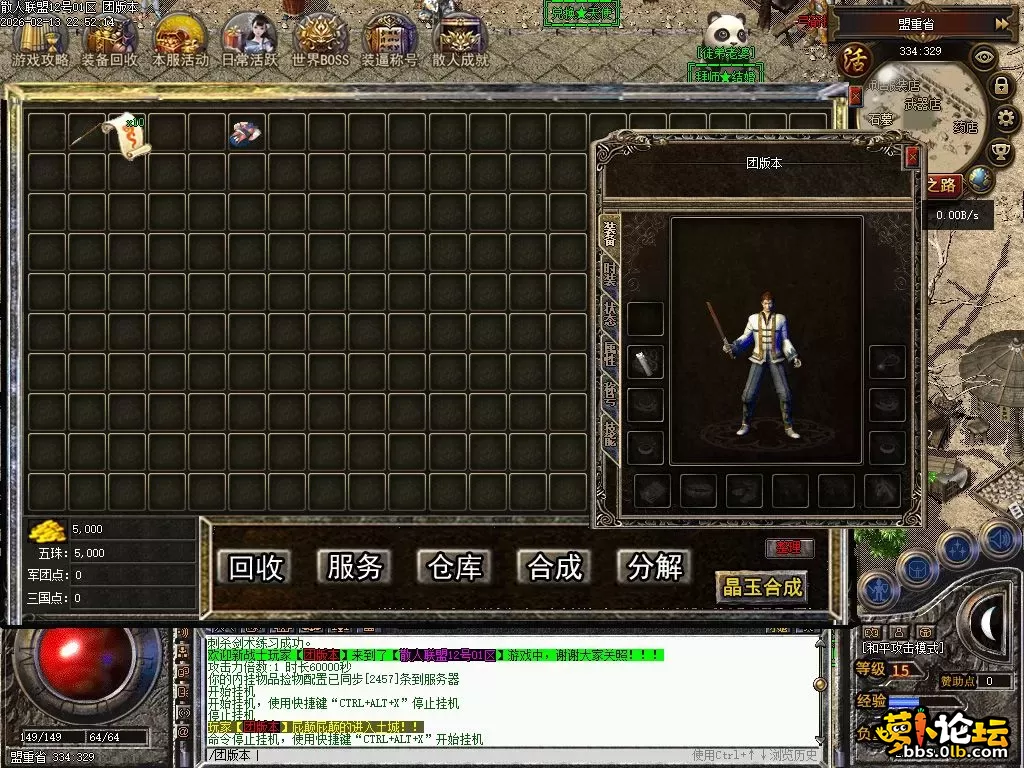
Task: Open the 日常活跃 daily activity icon
Action: point(250,42)
